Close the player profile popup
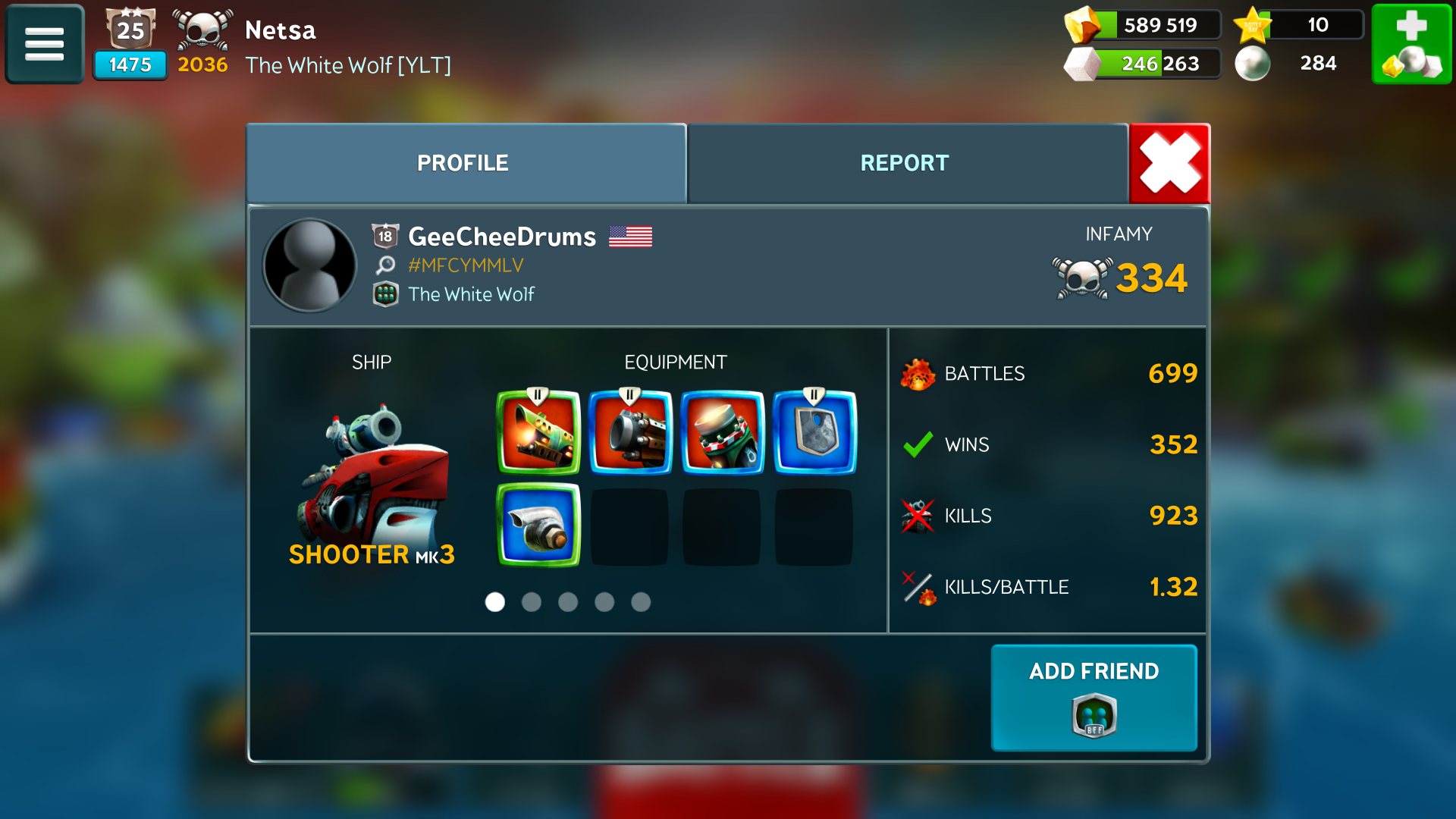This screenshot has height=819, width=1456. pyautogui.click(x=1169, y=163)
